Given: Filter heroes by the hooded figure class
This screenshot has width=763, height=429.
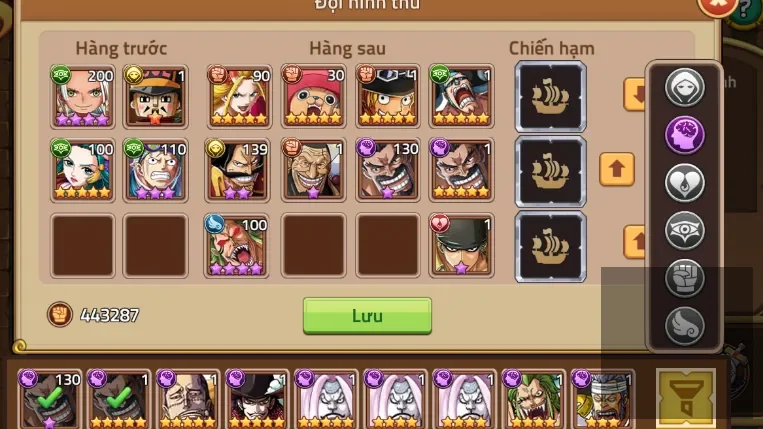Looking at the screenshot, I should point(685,87).
